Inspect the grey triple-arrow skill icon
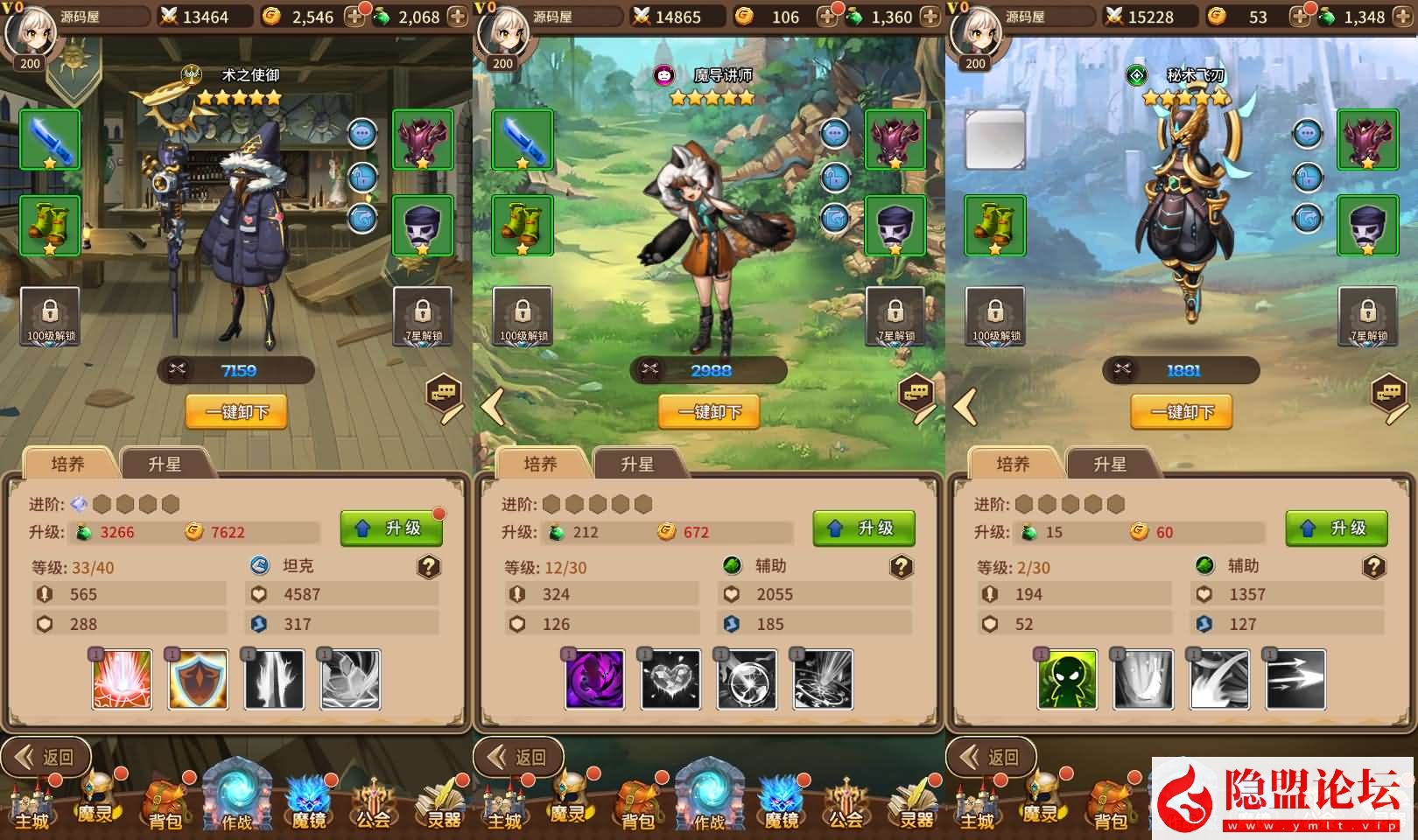 [1295, 679]
